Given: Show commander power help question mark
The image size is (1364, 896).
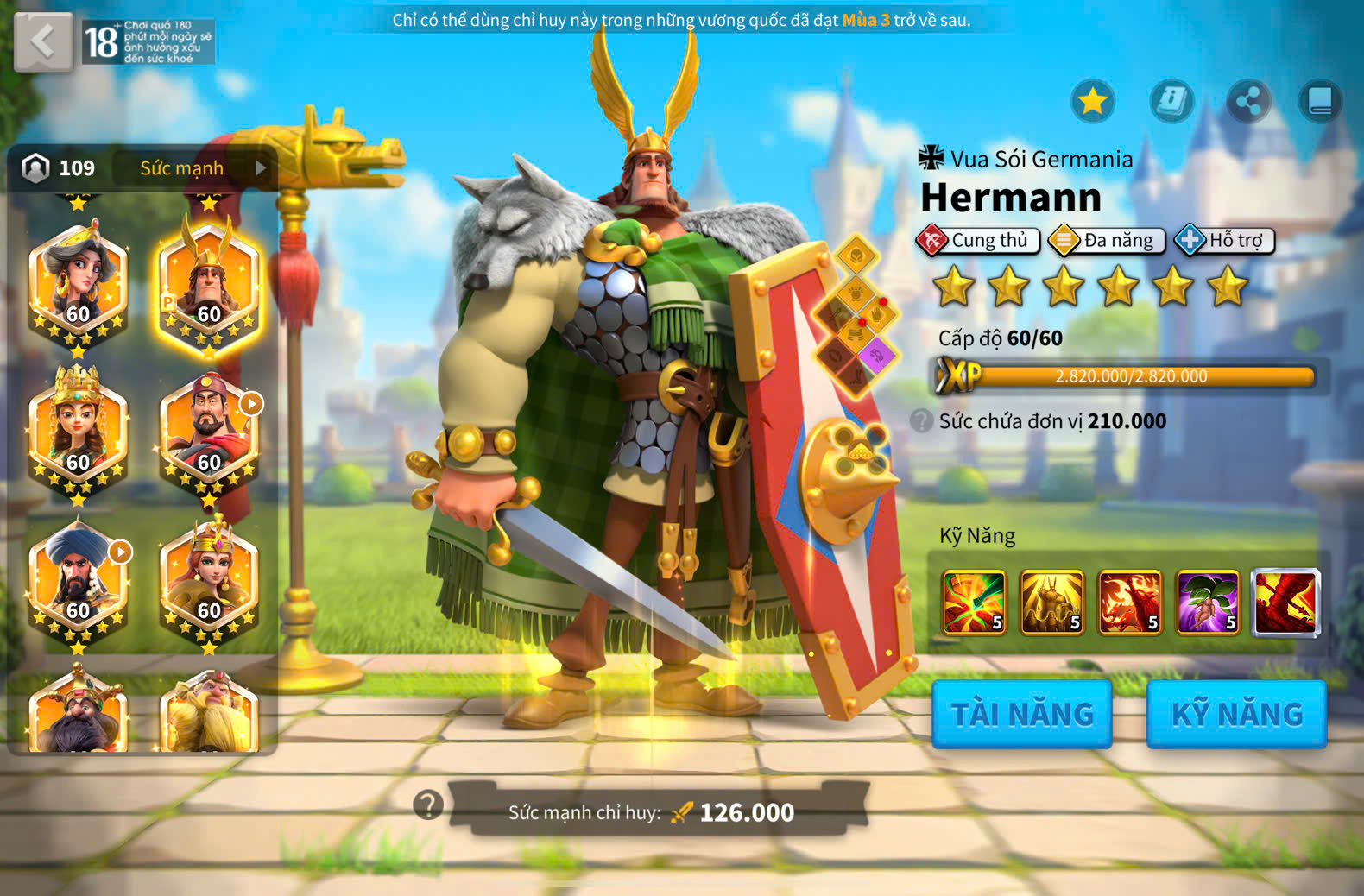Looking at the screenshot, I should click(428, 805).
